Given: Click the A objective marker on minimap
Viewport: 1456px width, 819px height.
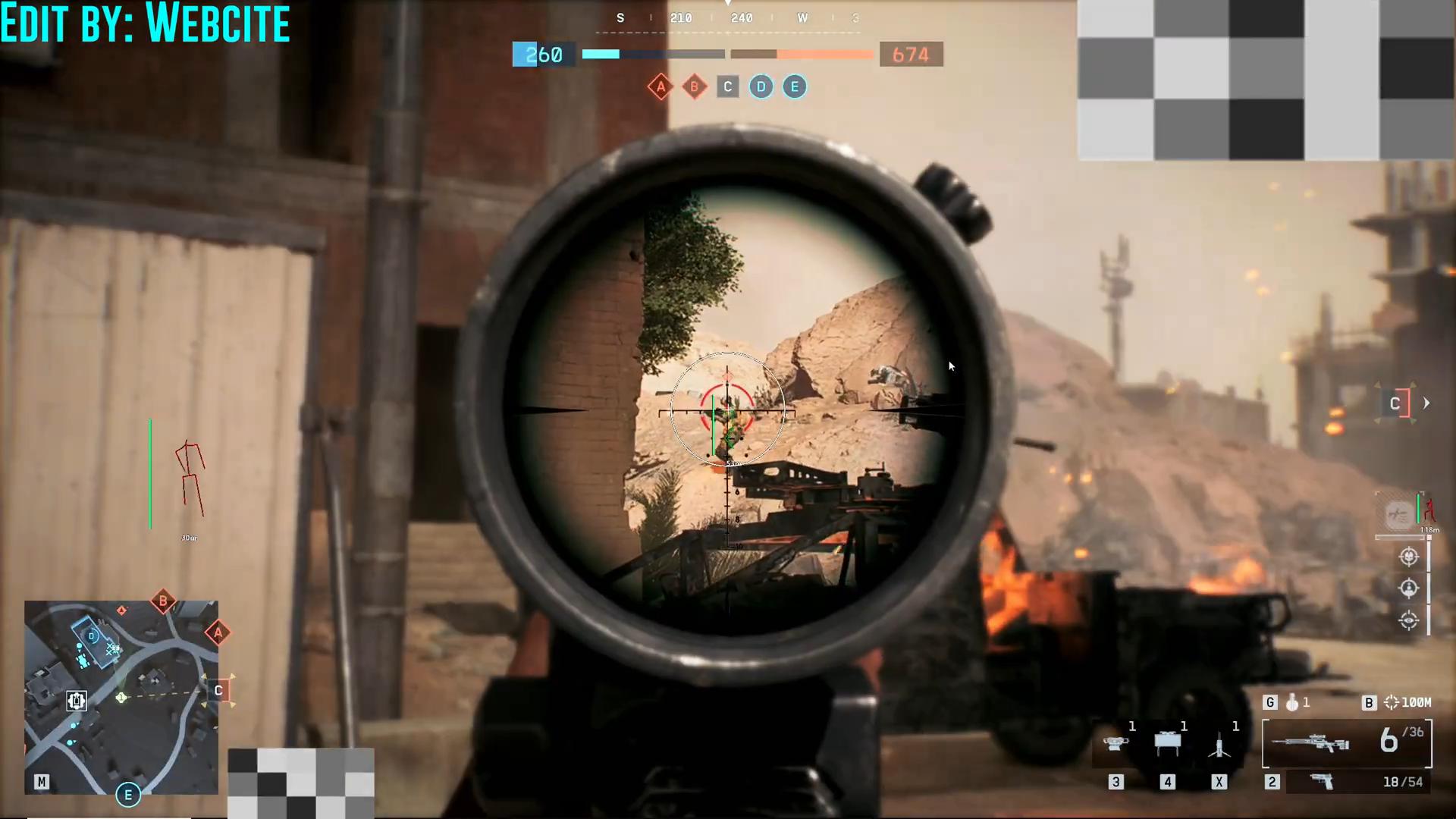Looking at the screenshot, I should (x=218, y=632).
